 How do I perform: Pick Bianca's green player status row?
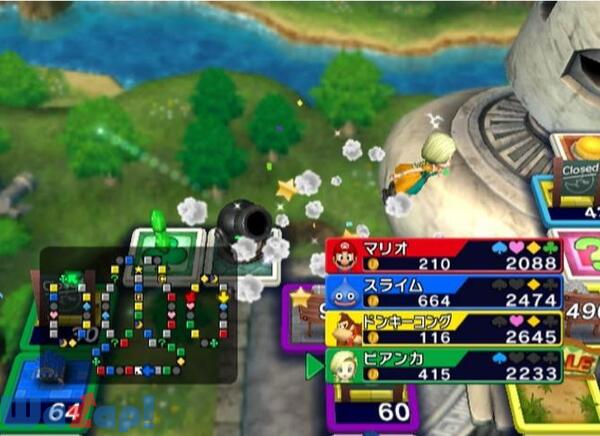pos(445,366)
